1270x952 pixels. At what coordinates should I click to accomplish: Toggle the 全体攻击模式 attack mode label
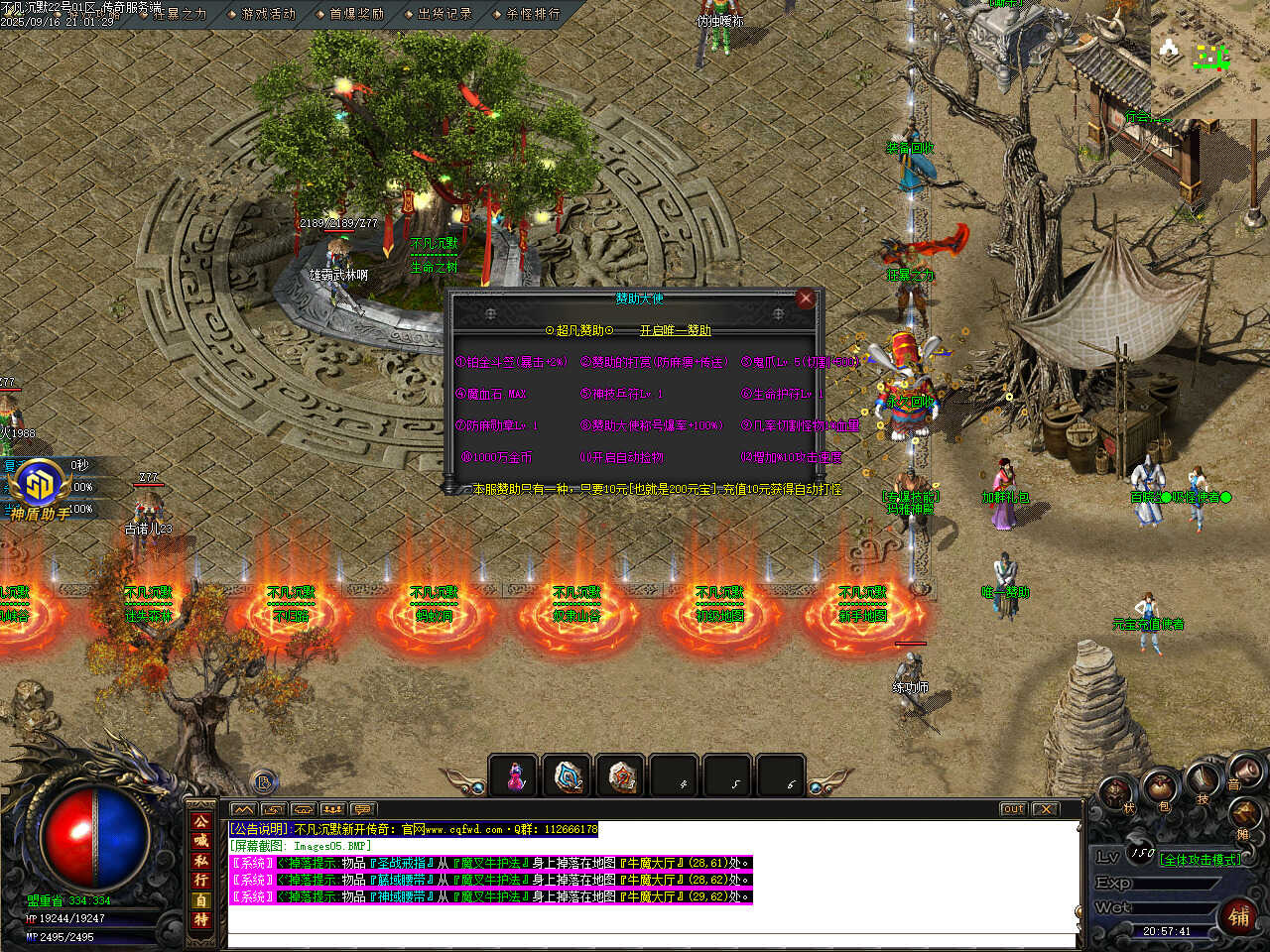pyautogui.click(x=1200, y=859)
